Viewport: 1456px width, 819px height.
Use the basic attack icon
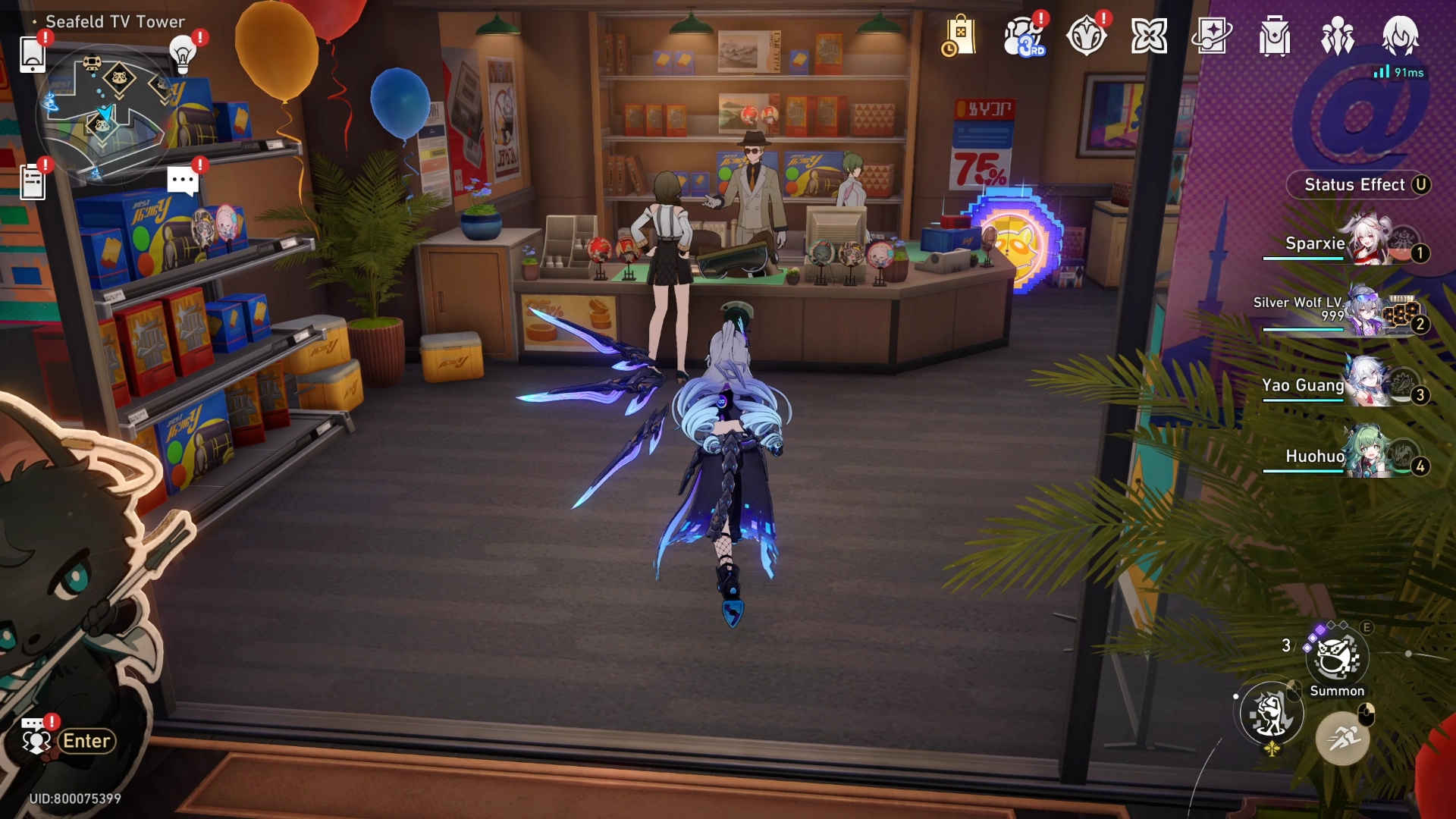tap(1272, 714)
